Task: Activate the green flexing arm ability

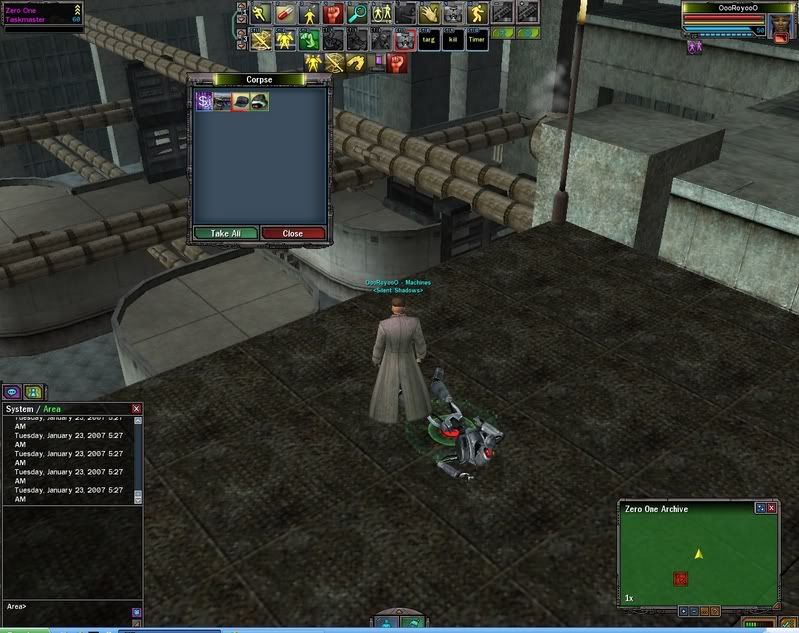Action: [x=308, y=40]
